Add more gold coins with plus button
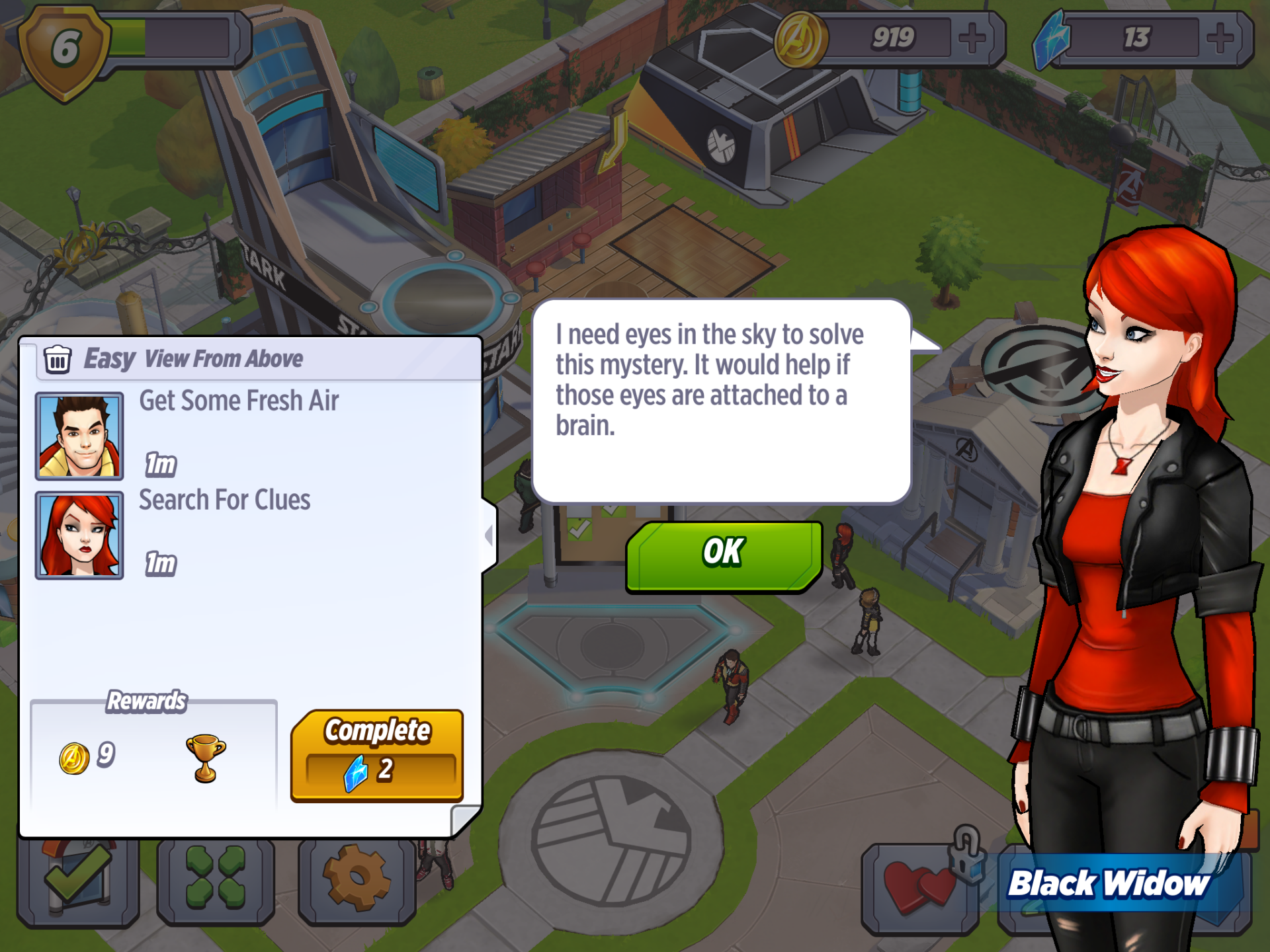The image size is (1270, 952). pos(972,38)
